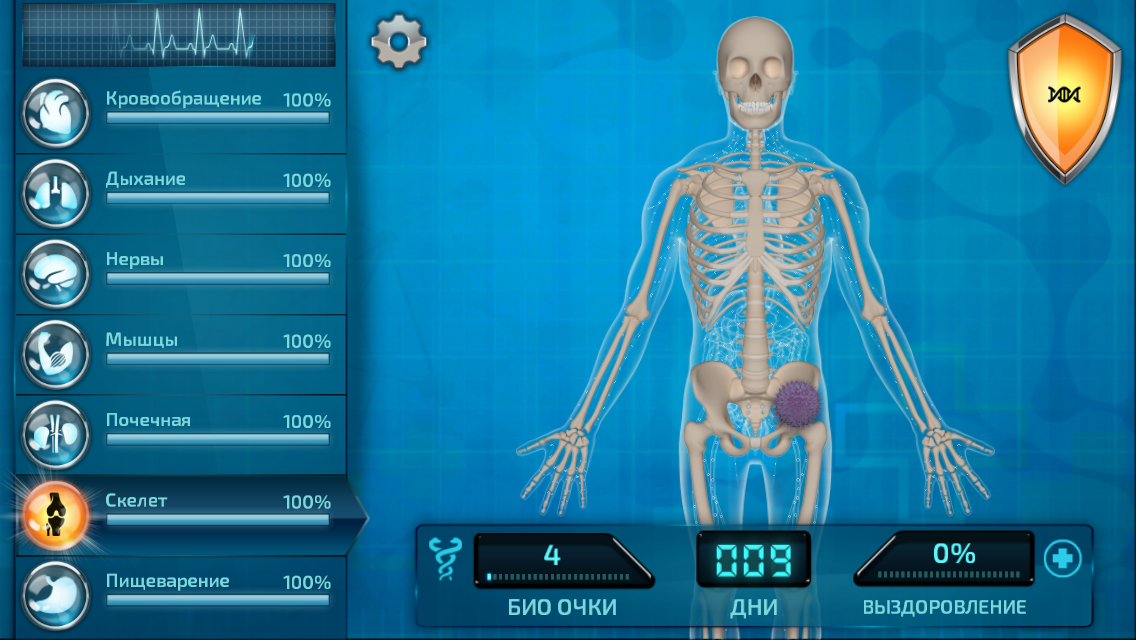1136x640 pixels.
Task: Click the heartbeat monitor display
Action: tap(179, 34)
